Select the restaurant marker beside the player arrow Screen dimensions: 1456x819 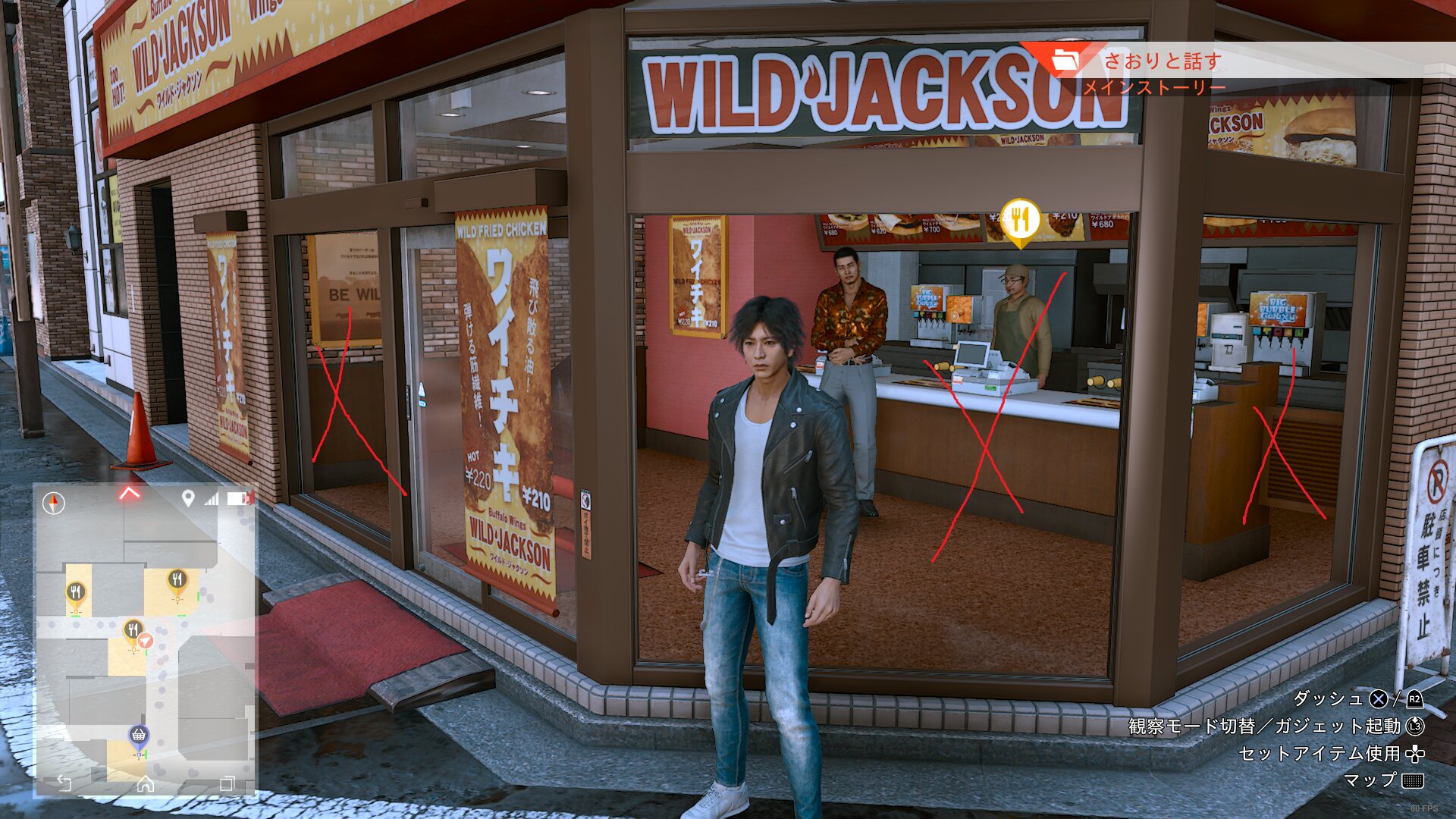133,630
